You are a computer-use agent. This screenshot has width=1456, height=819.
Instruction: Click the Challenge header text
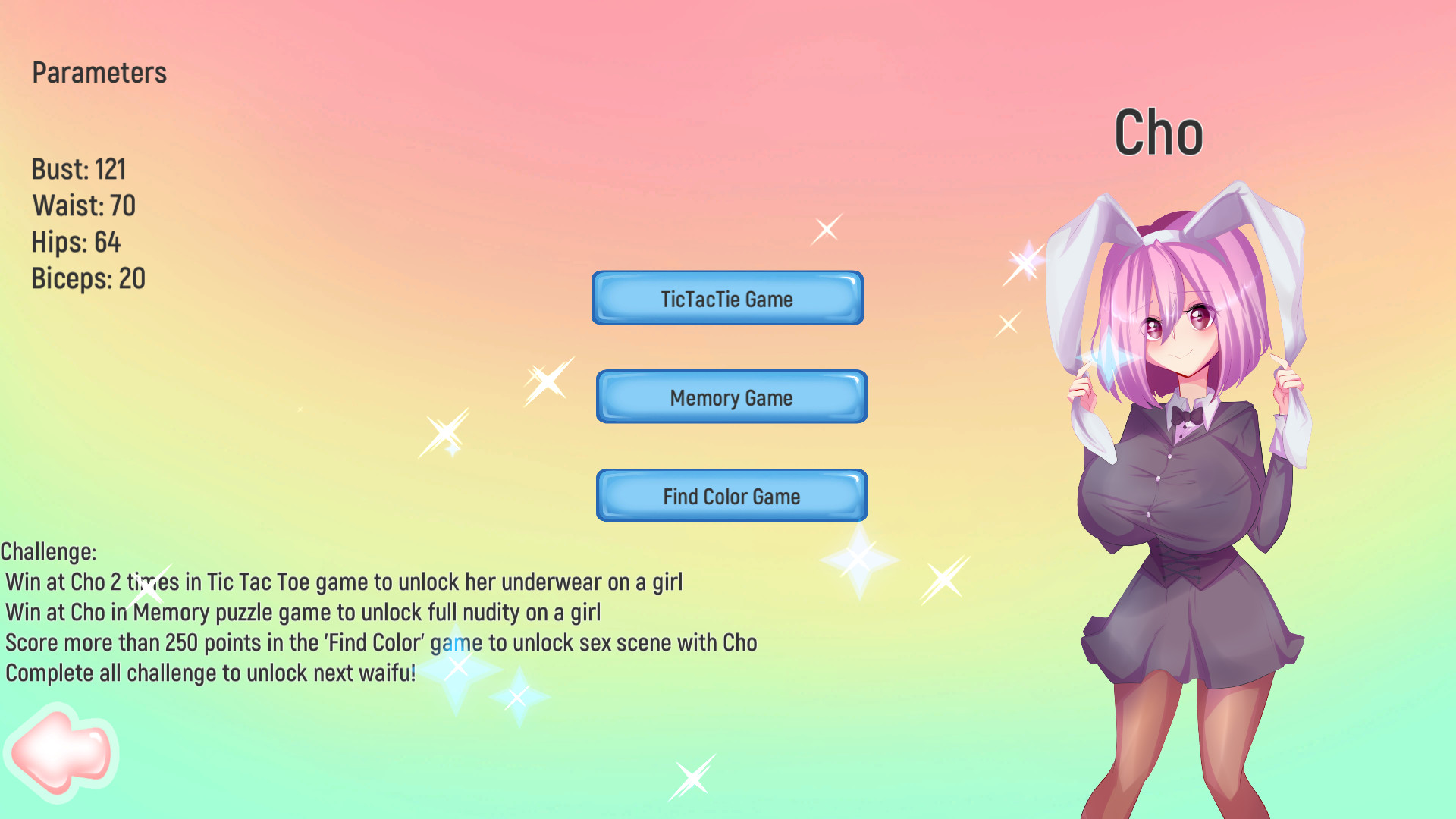pyautogui.click(x=49, y=551)
